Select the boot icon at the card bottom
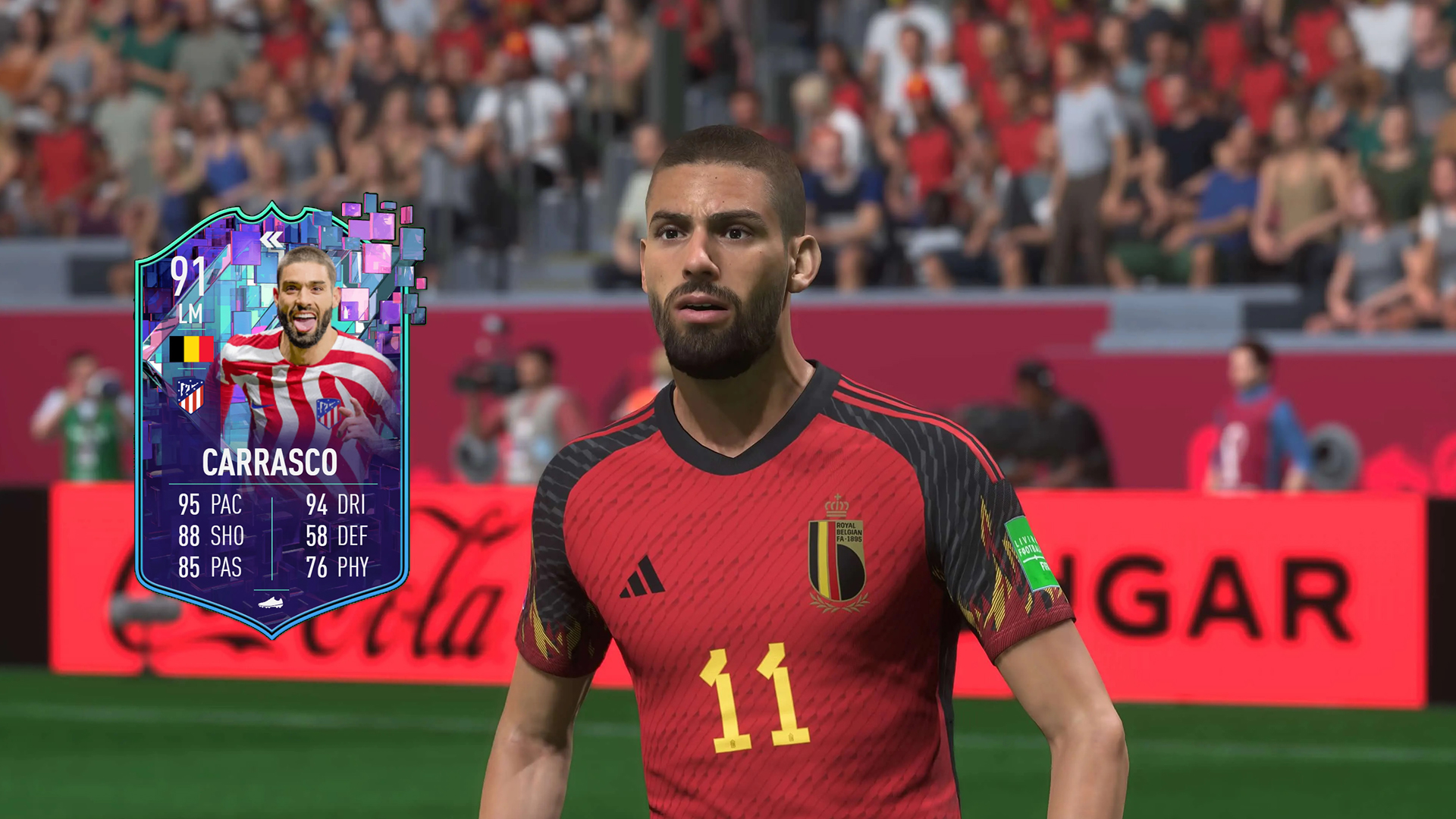The height and width of the screenshot is (819, 1456). [x=269, y=602]
